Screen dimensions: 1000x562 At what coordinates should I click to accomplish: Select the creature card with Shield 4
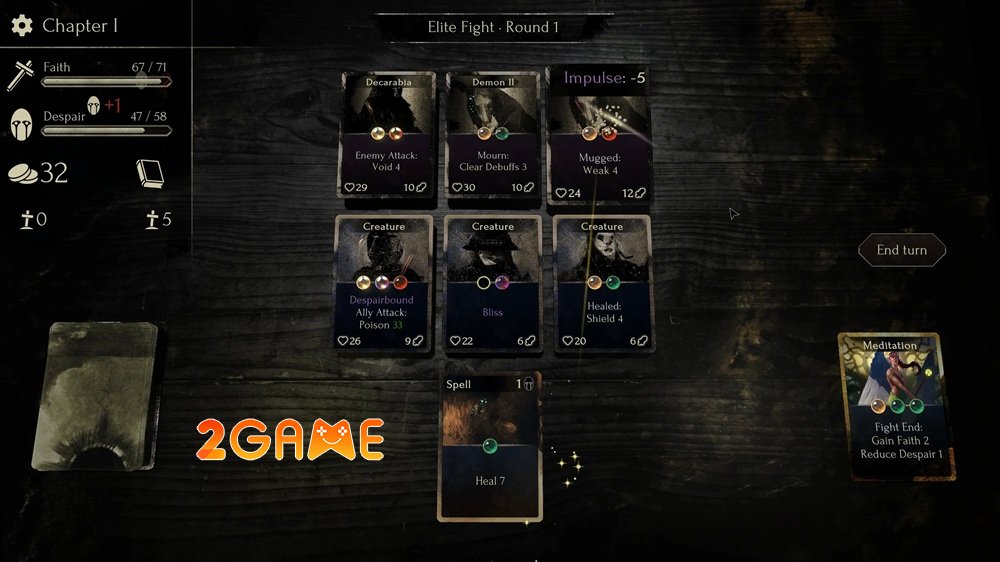tap(602, 283)
